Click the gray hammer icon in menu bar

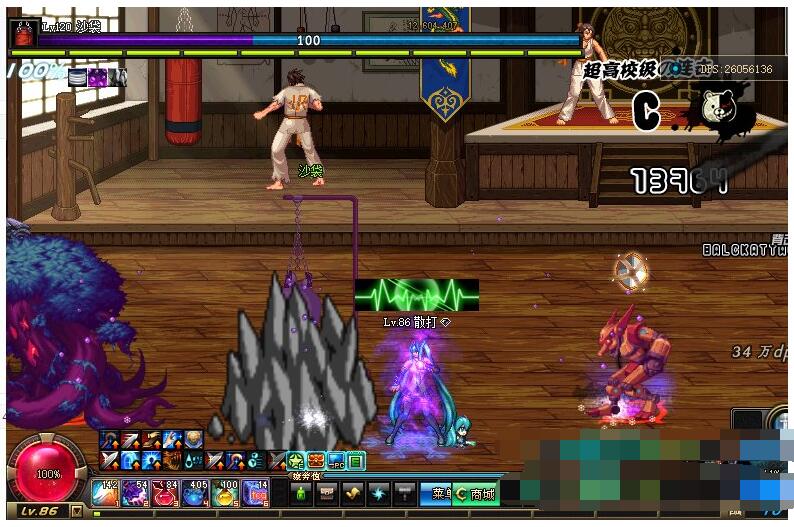404,493
